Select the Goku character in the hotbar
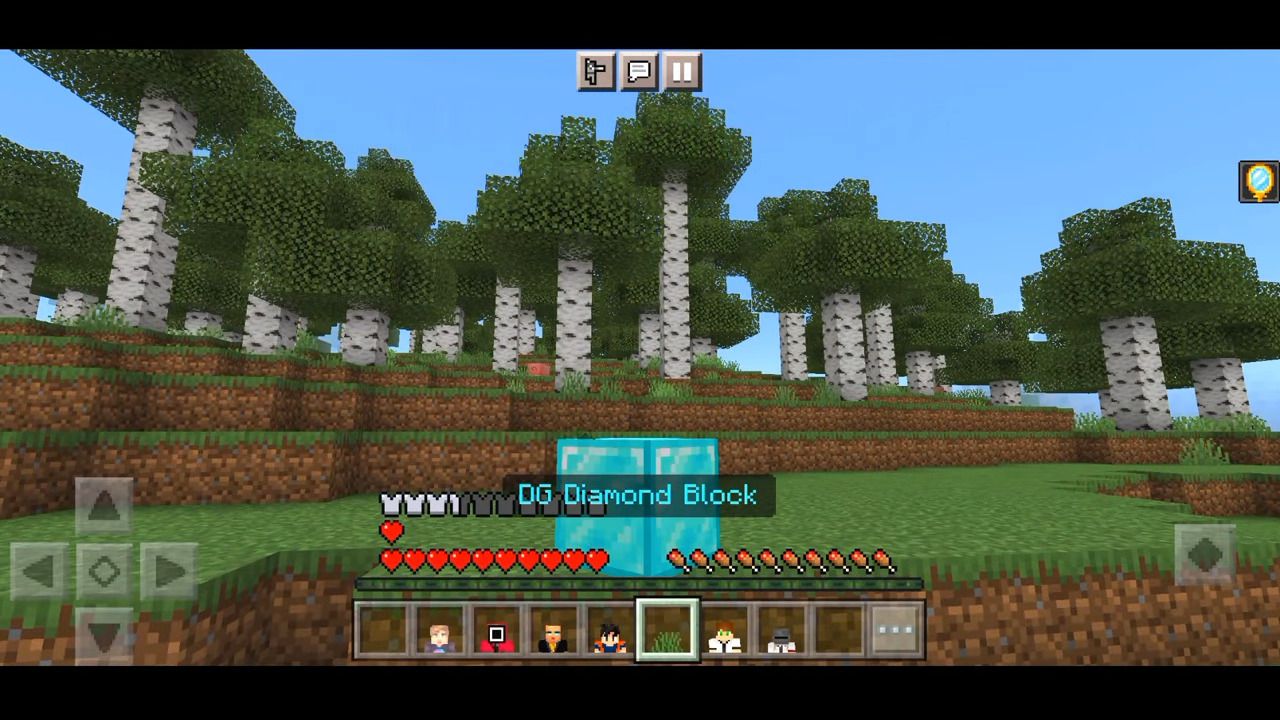 (611, 630)
